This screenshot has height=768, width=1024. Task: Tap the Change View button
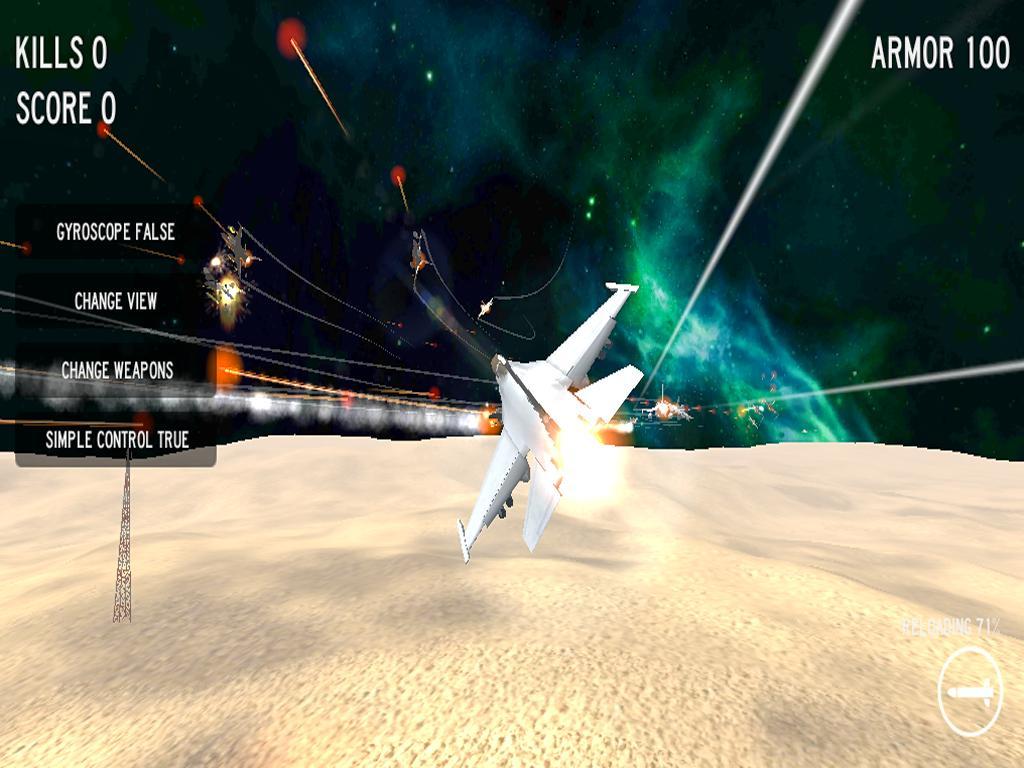coord(115,301)
